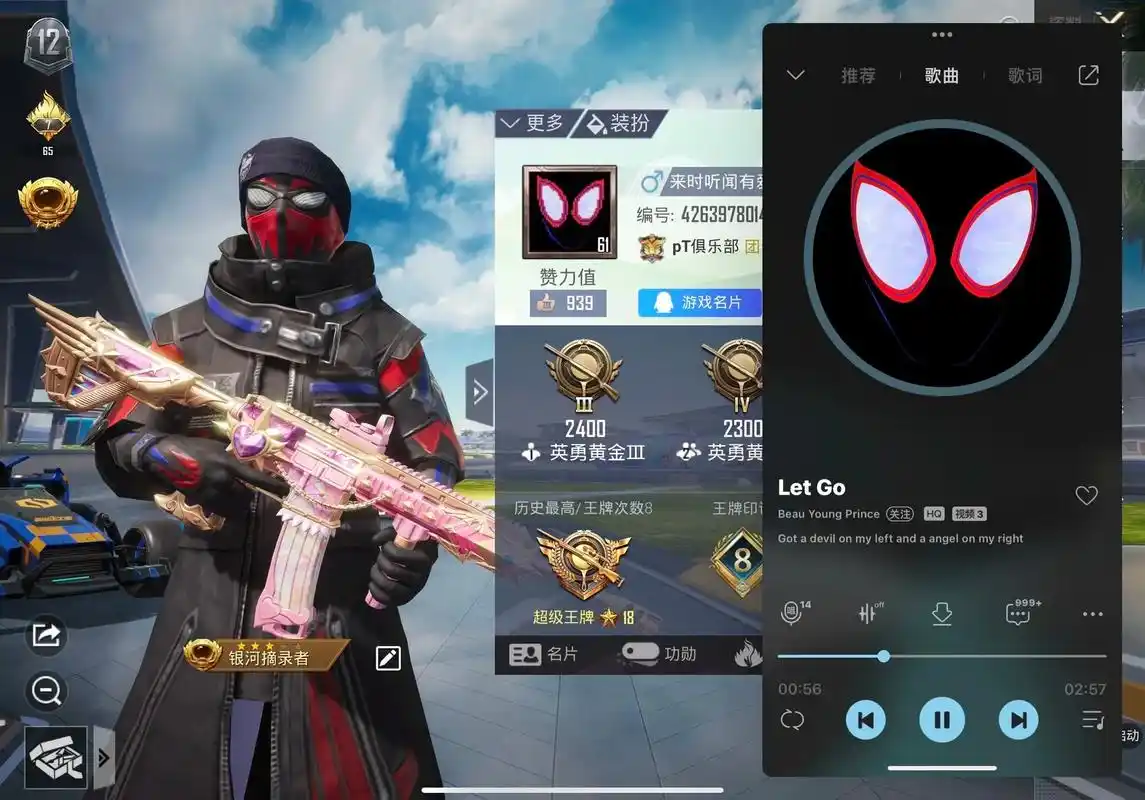Click the share arrow icon
Viewport: 1145px width, 800px height.
(x=47, y=634)
